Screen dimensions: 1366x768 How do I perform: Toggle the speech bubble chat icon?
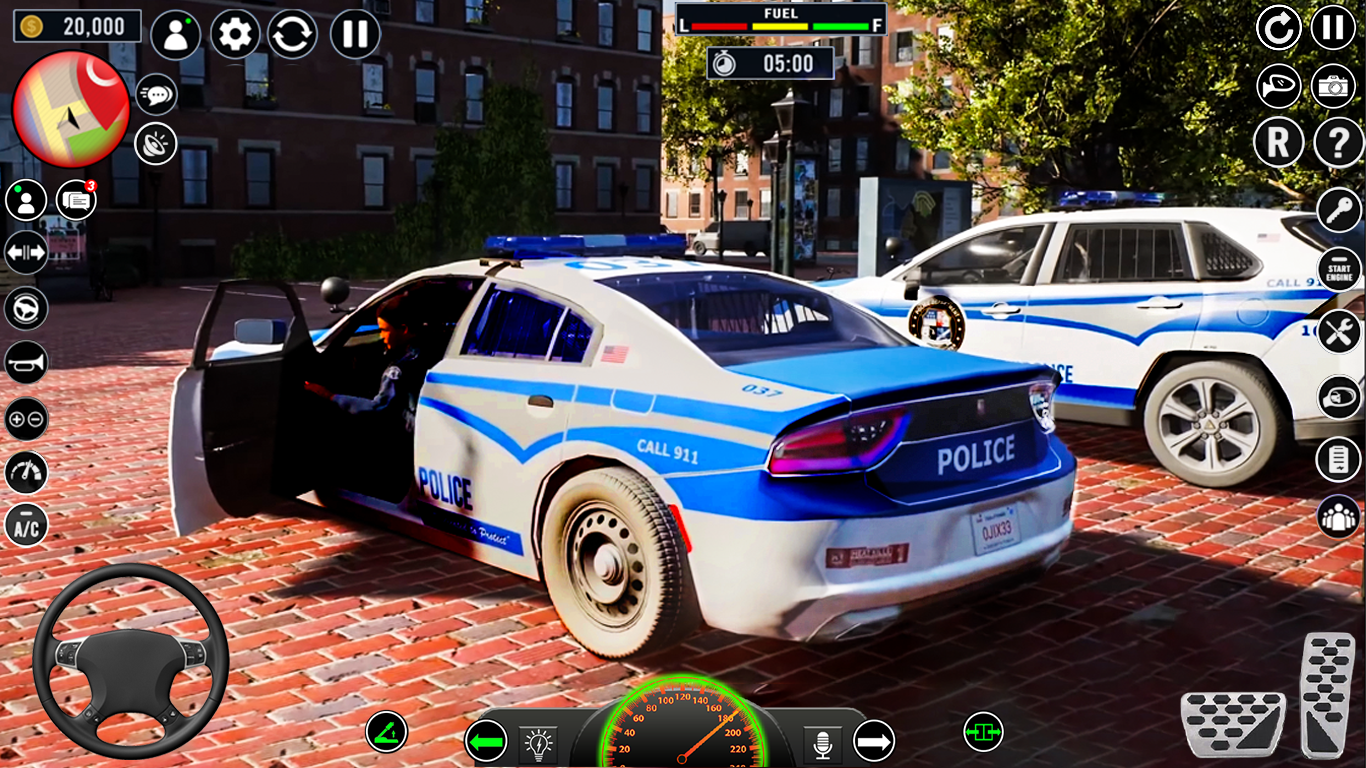(156, 94)
